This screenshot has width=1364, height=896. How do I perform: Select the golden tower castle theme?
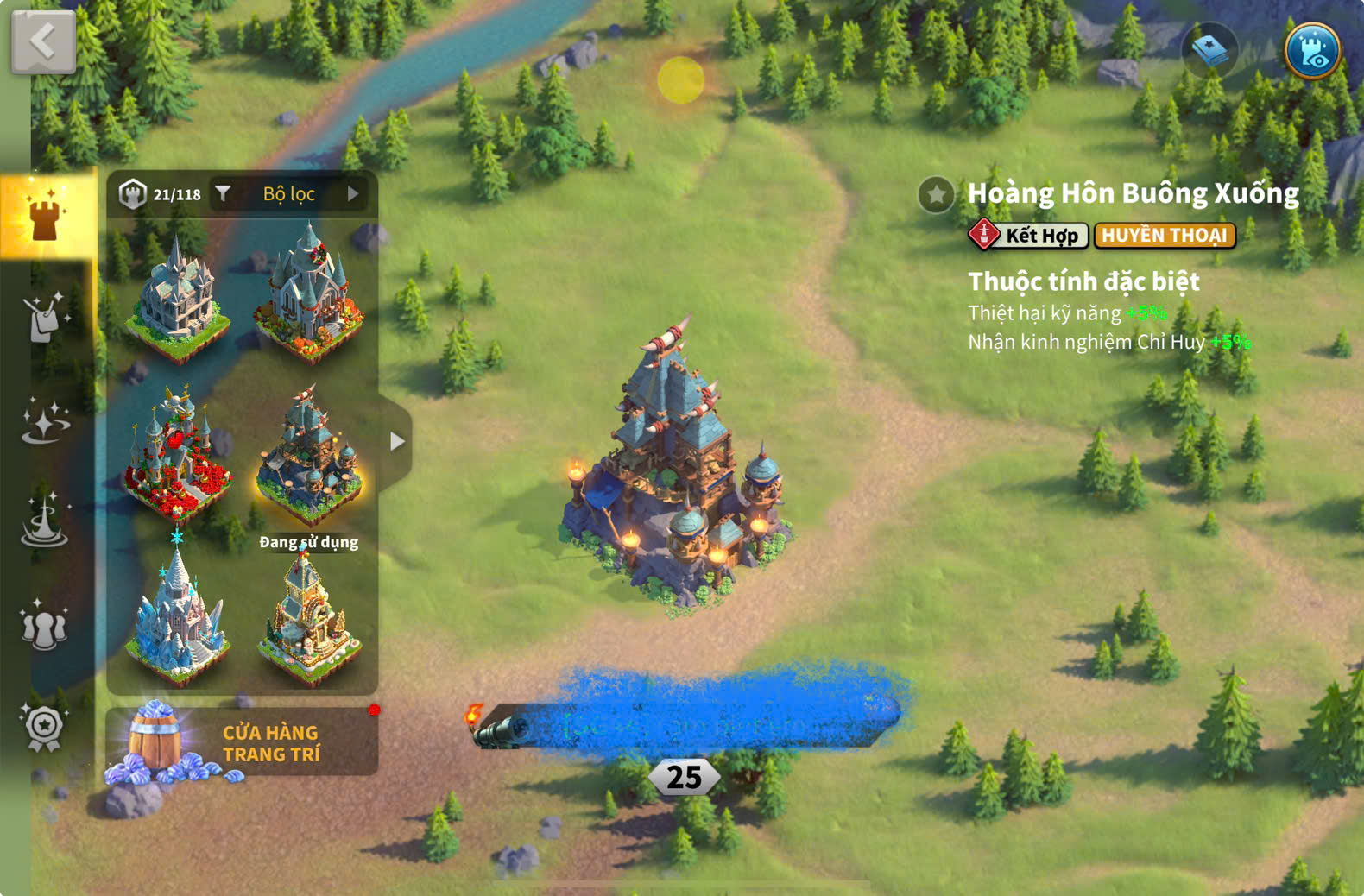click(309, 616)
